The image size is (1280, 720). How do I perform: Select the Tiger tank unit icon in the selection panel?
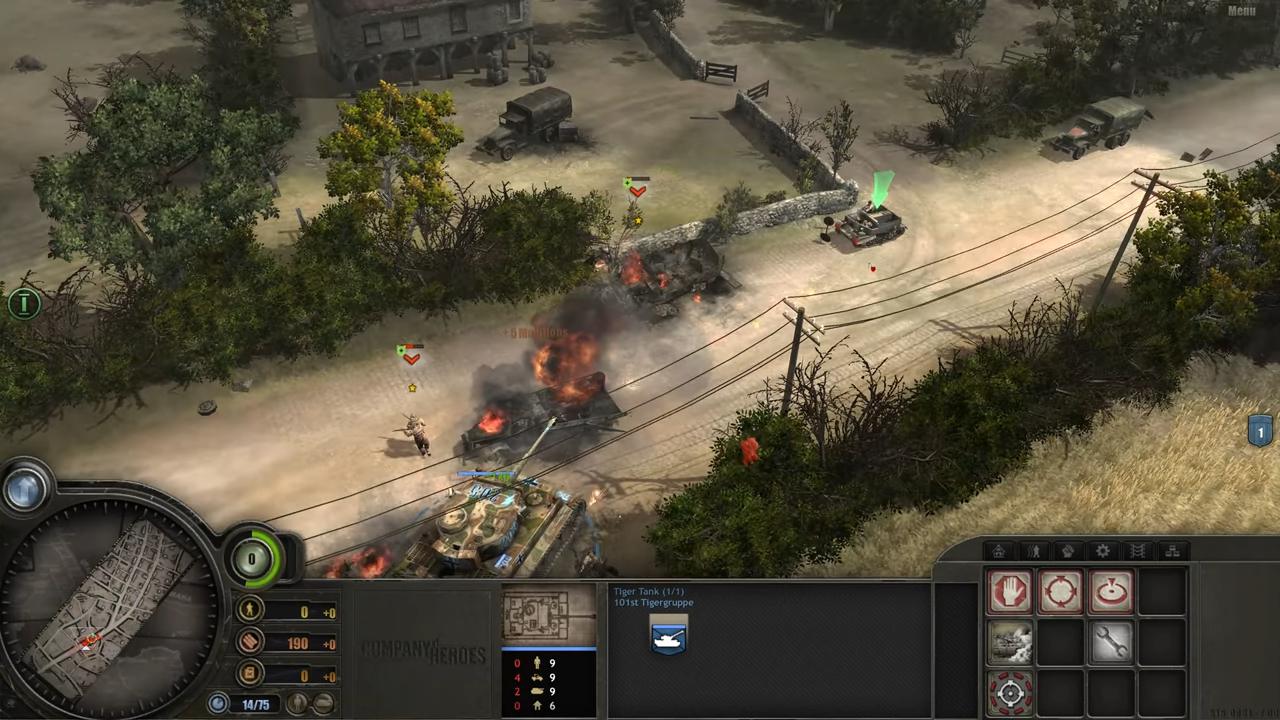pos(668,636)
